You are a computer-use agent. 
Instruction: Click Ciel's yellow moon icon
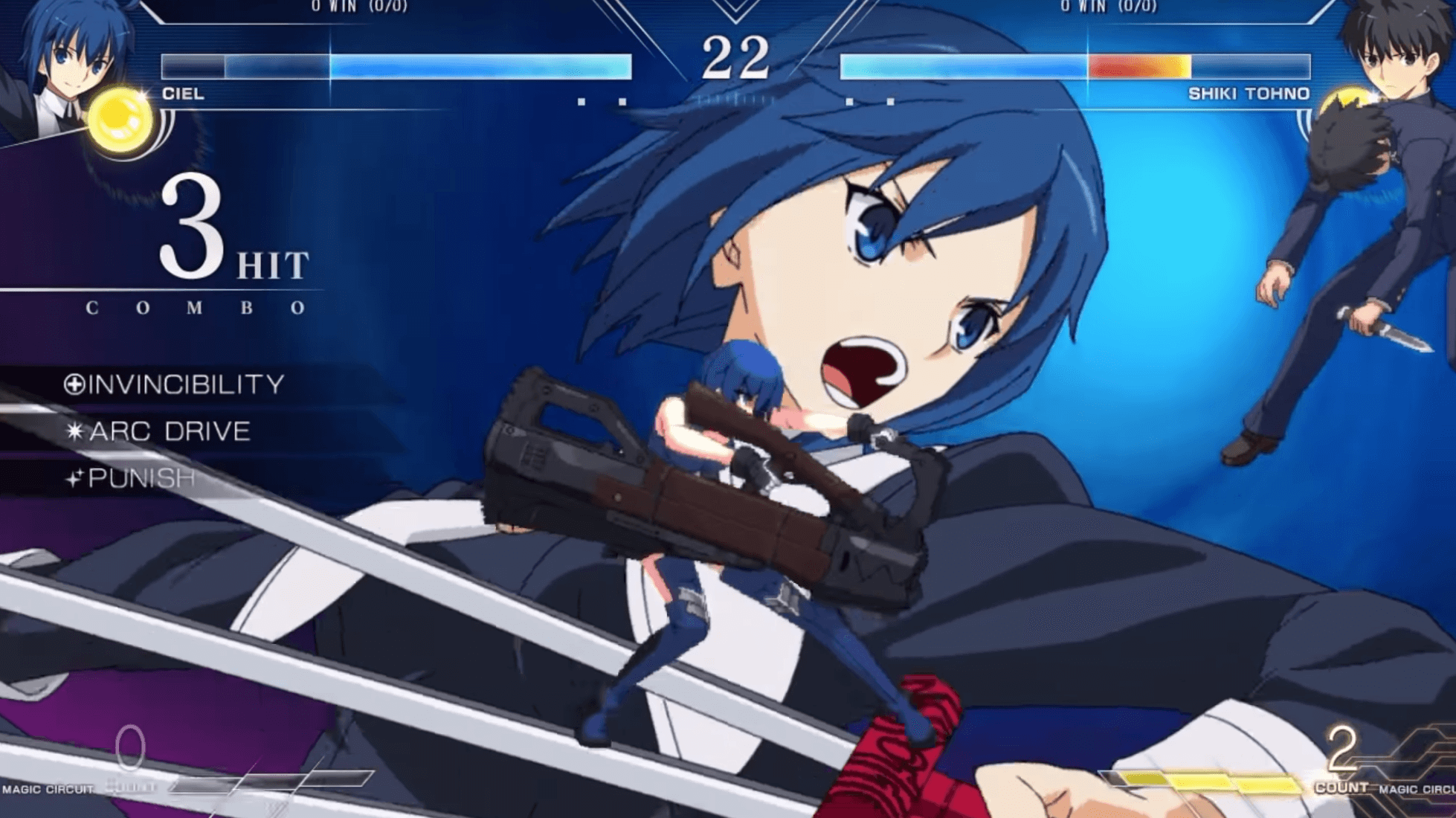120,119
